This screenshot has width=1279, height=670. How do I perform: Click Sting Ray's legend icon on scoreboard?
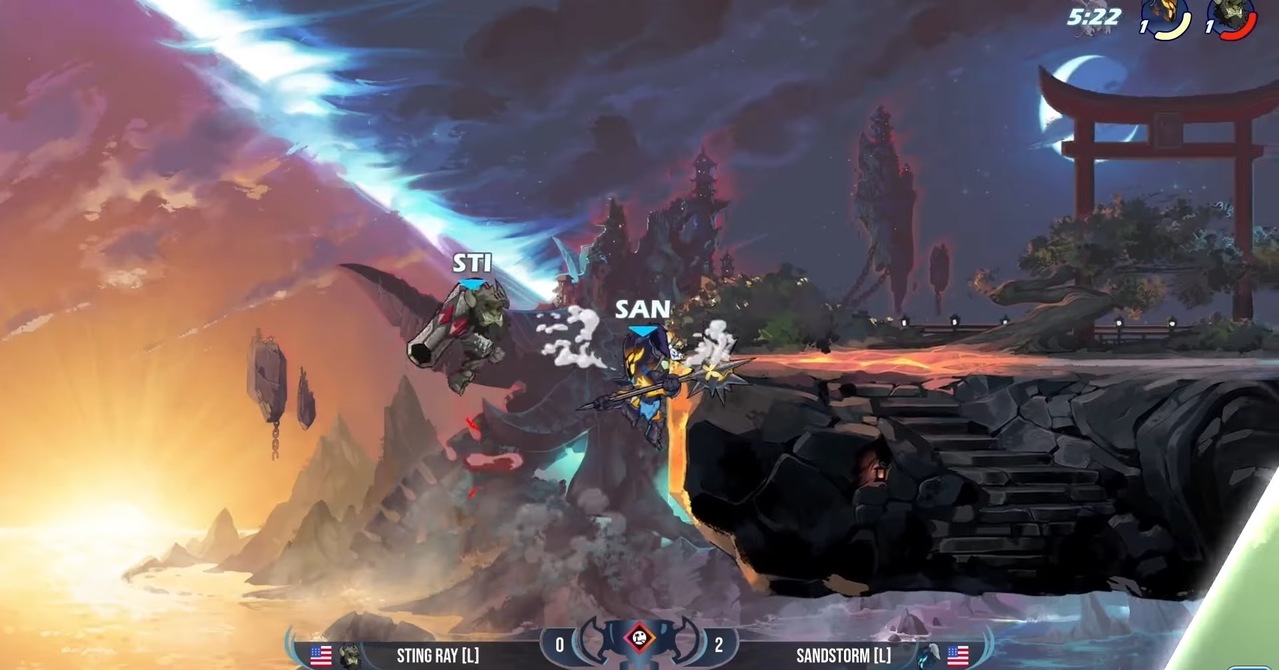(350, 656)
